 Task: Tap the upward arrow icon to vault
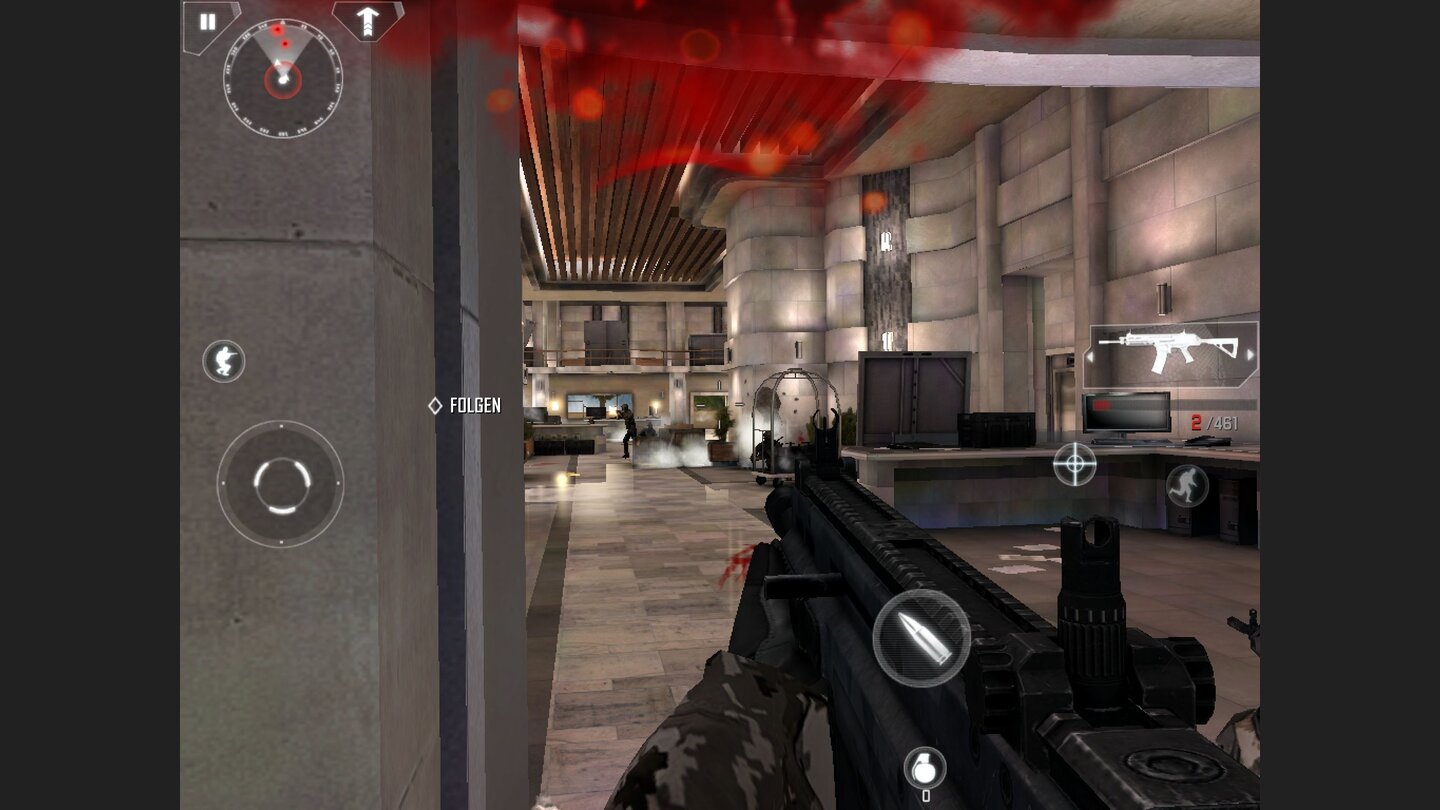pyautogui.click(x=366, y=22)
